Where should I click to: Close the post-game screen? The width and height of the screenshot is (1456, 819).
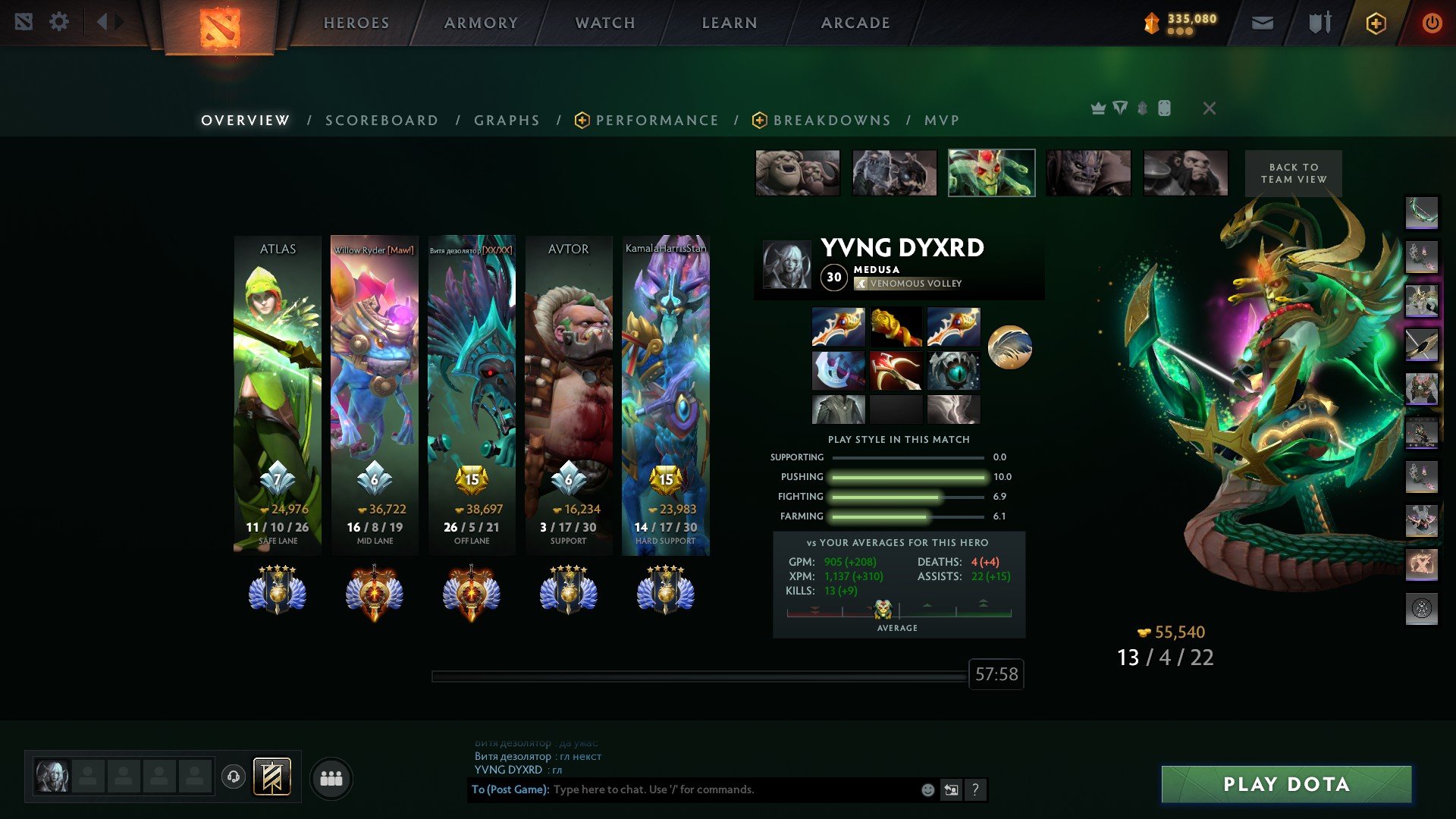click(1210, 108)
